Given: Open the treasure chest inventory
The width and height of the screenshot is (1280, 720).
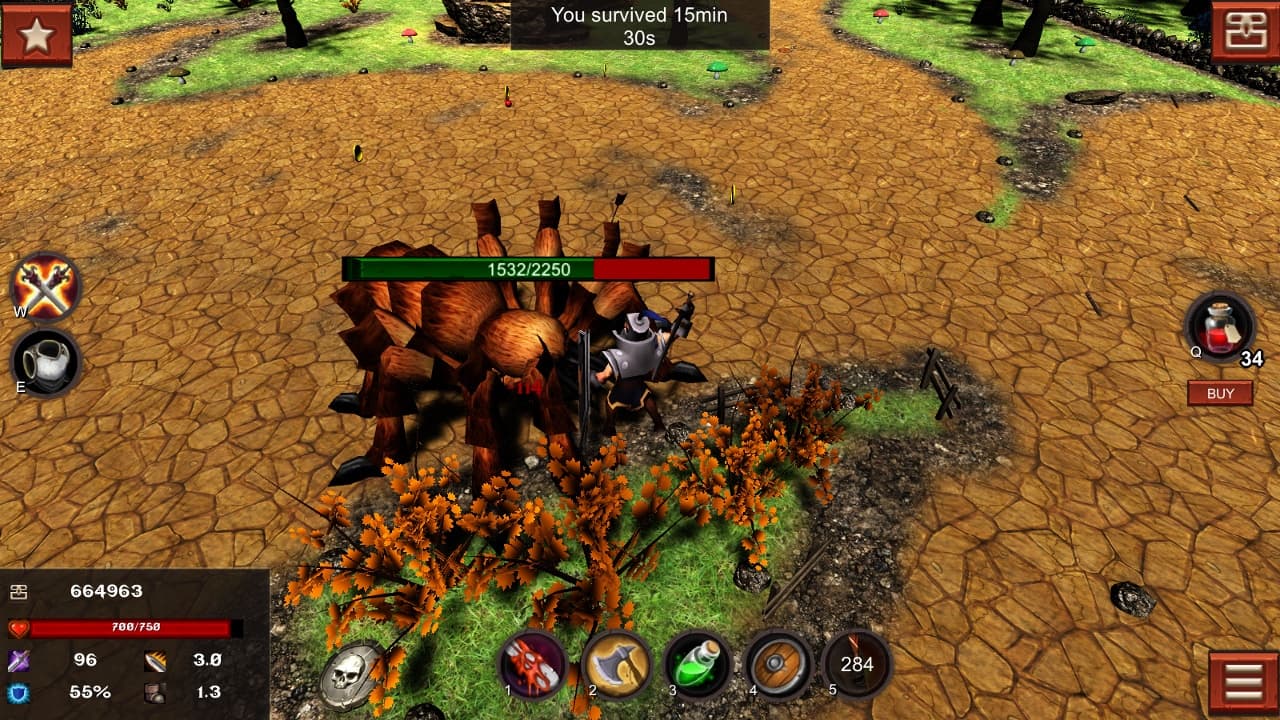Looking at the screenshot, I should [x=1244, y=33].
